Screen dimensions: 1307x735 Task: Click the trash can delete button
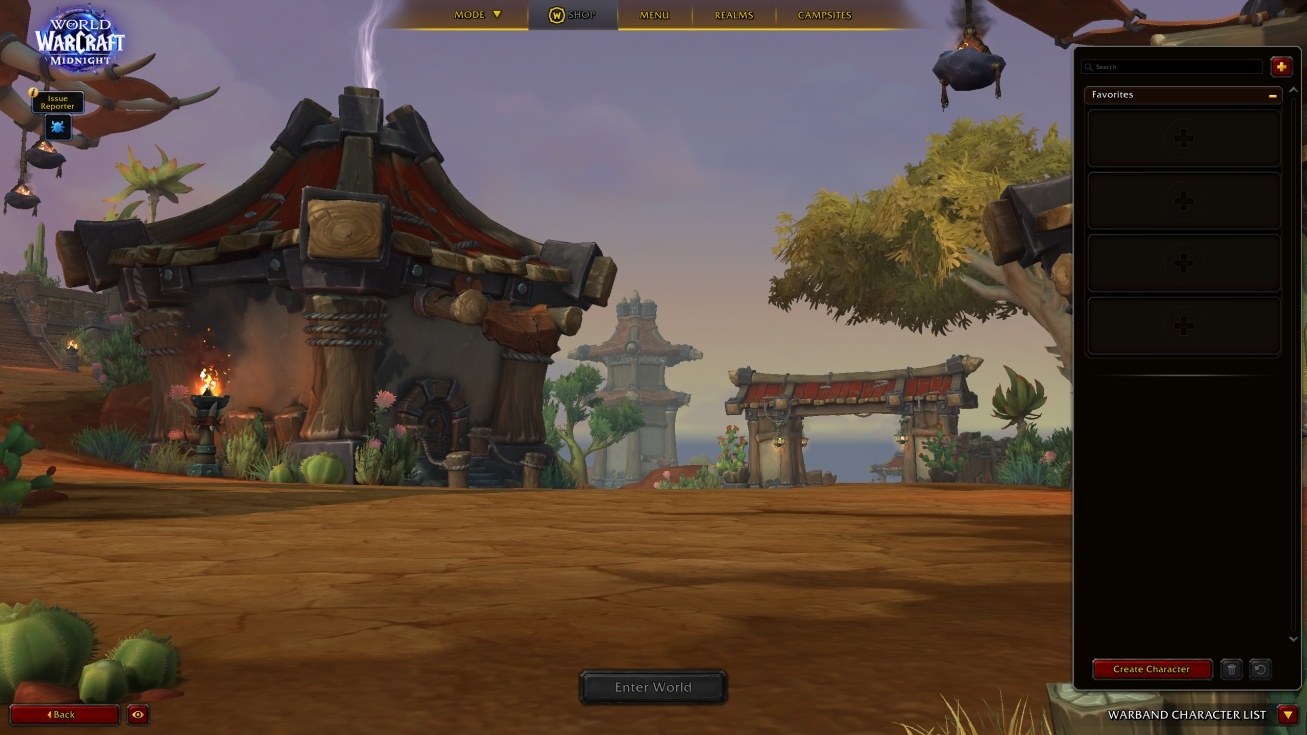1231,669
